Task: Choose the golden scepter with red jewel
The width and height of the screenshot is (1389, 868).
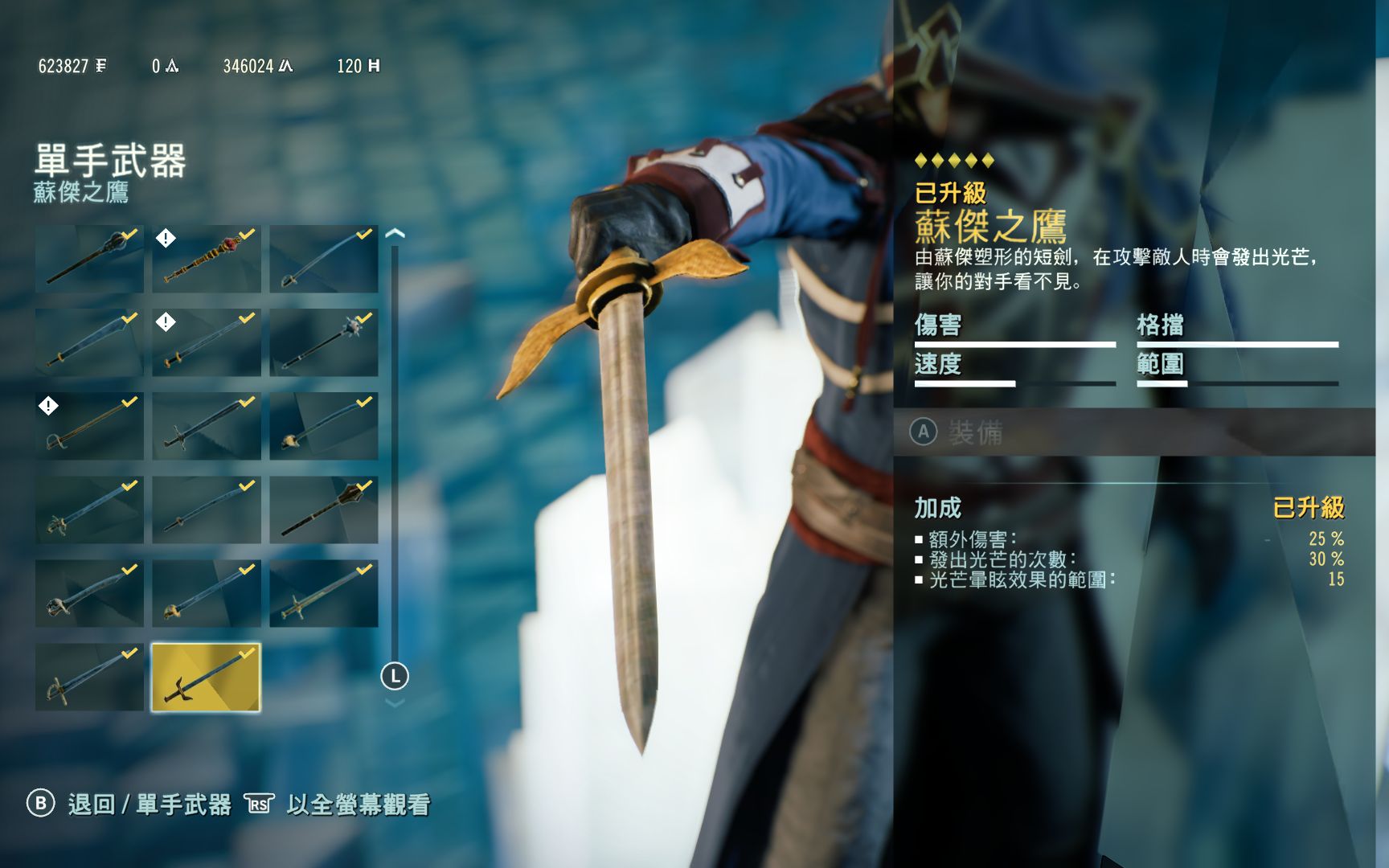Action: [x=206, y=259]
